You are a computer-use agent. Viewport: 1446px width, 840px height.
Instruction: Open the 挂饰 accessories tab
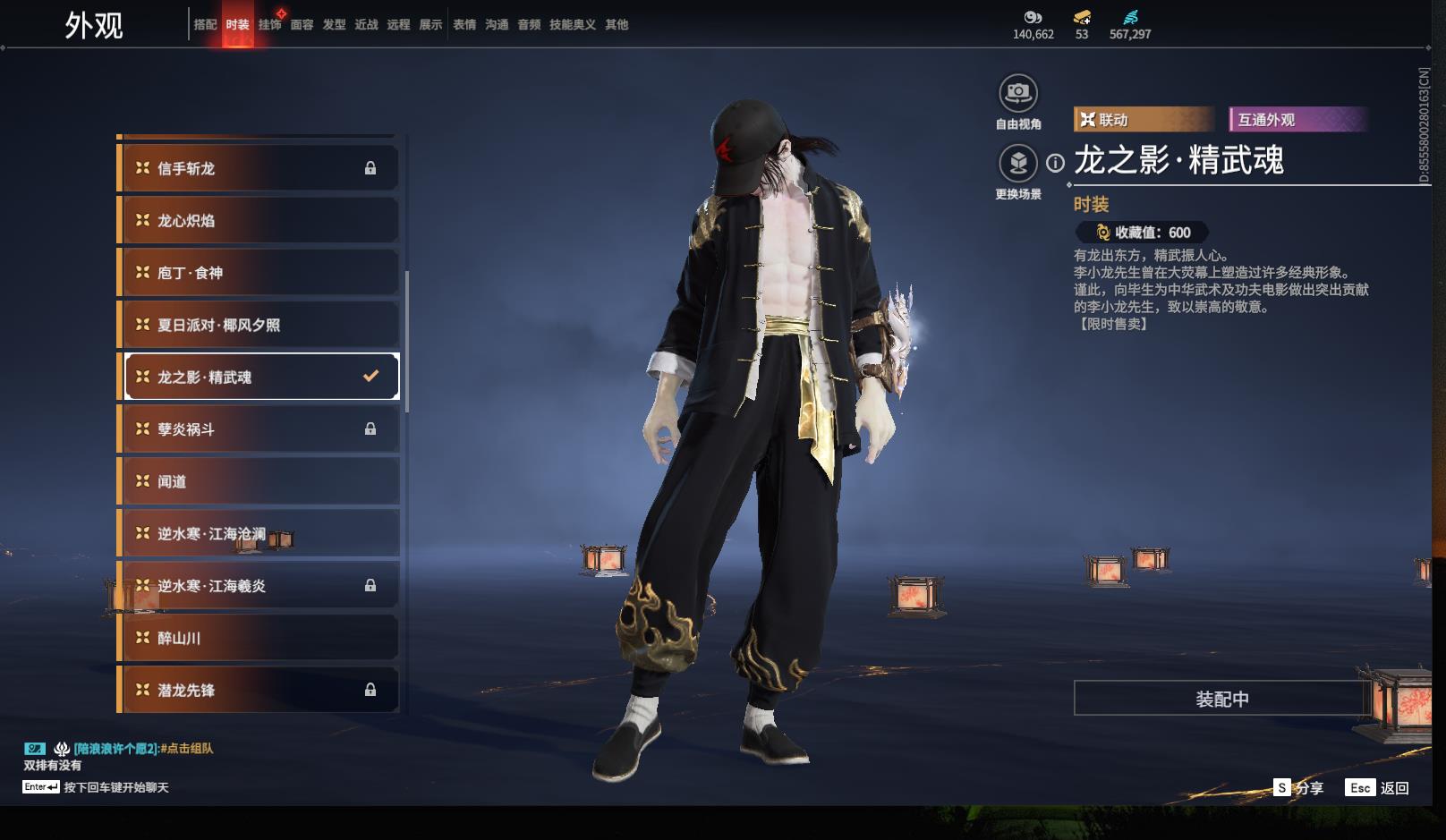pyautogui.click(x=269, y=25)
